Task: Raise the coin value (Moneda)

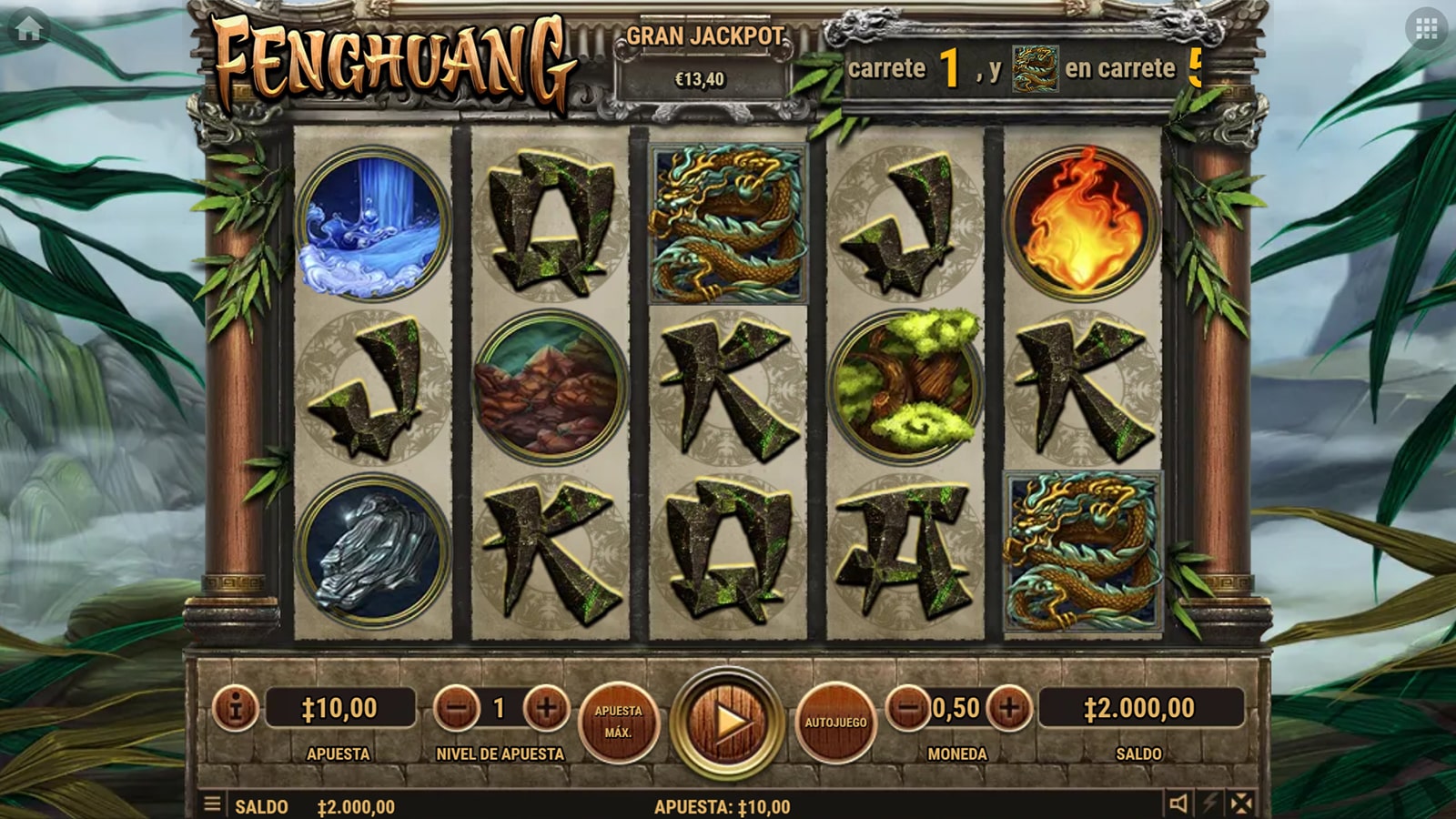Action: pos(1009,707)
